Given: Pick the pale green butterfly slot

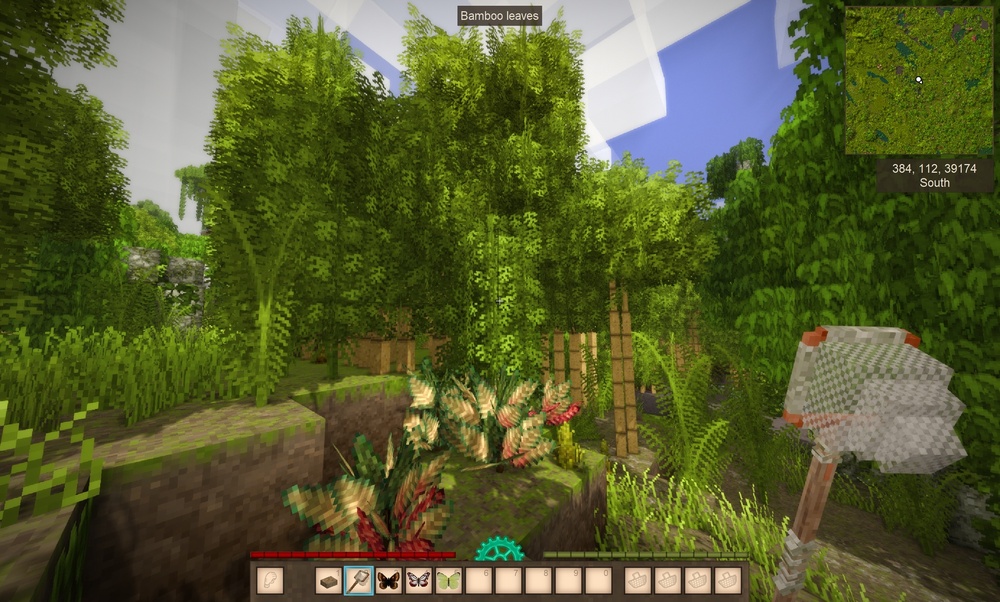Looking at the screenshot, I should pyautogui.click(x=448, y=580).
